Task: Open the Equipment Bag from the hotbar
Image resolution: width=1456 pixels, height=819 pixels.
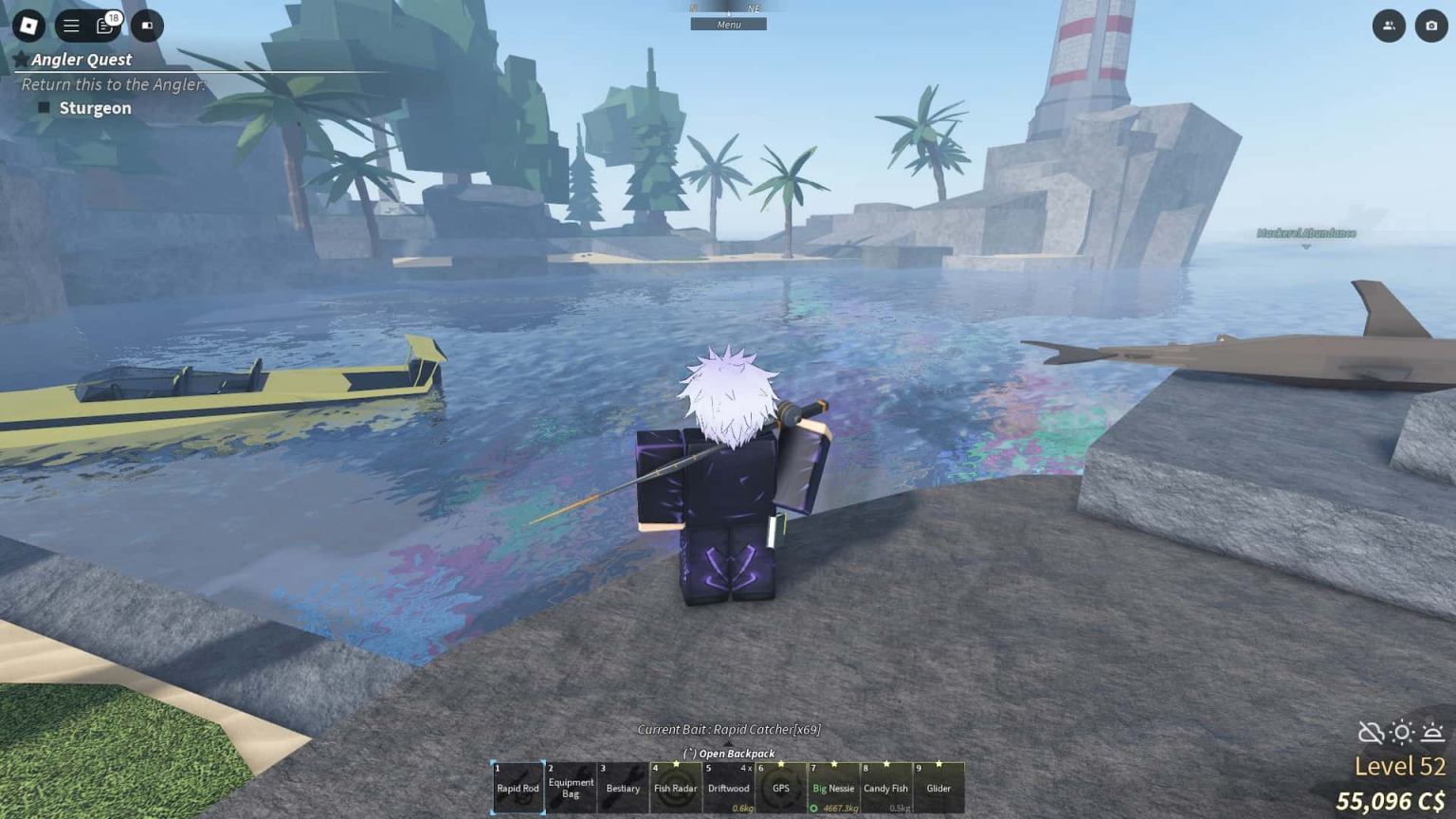Action: [571, 788]
